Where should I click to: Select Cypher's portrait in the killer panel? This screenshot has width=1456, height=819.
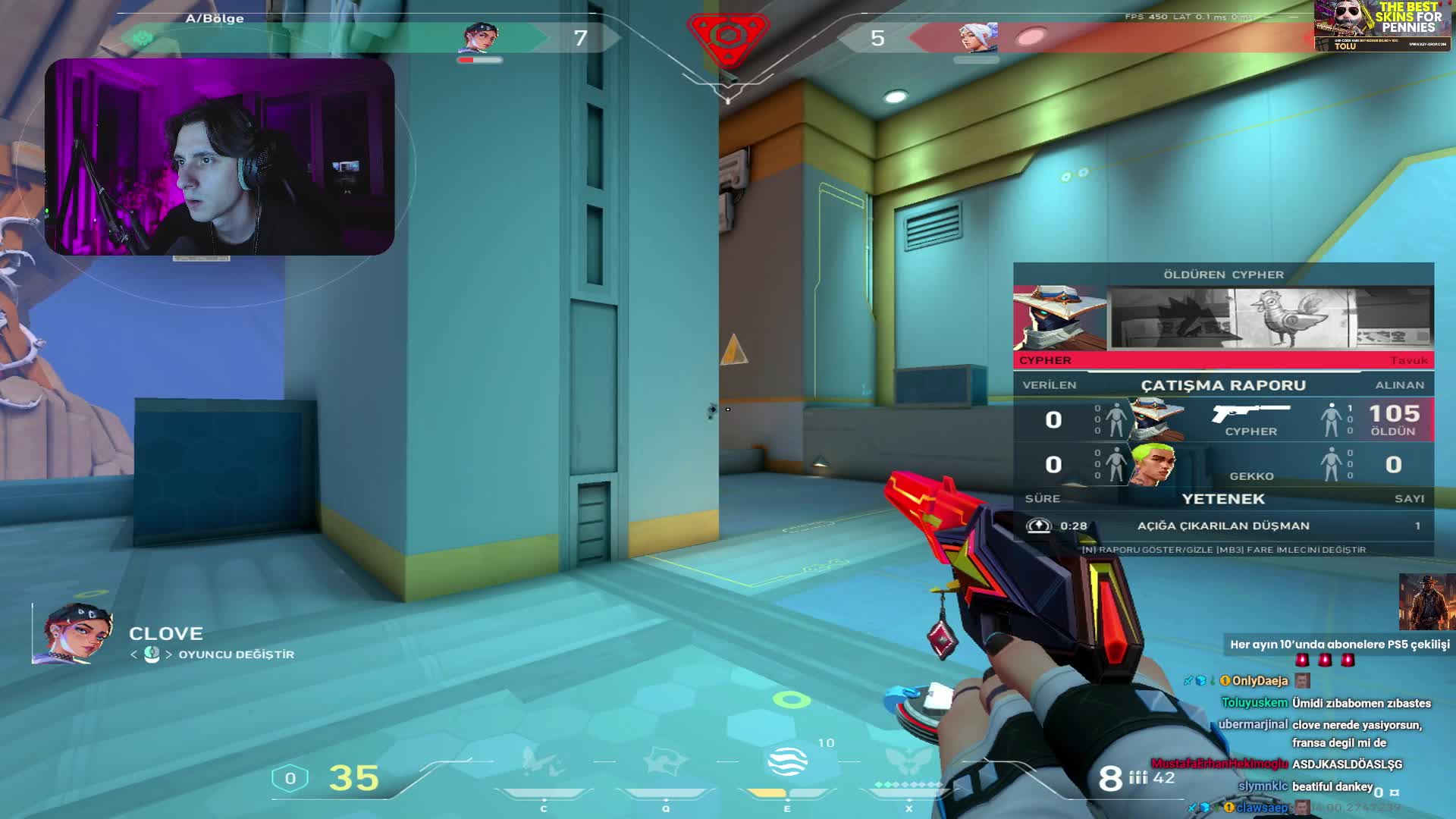point(1059,318)
